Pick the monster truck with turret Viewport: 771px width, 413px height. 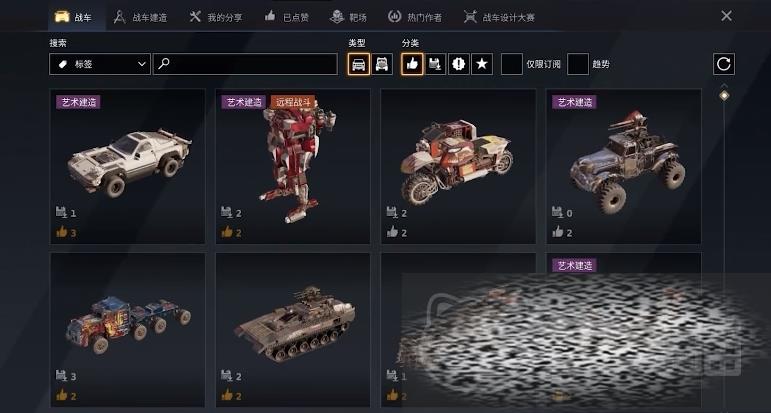(622, 165)
